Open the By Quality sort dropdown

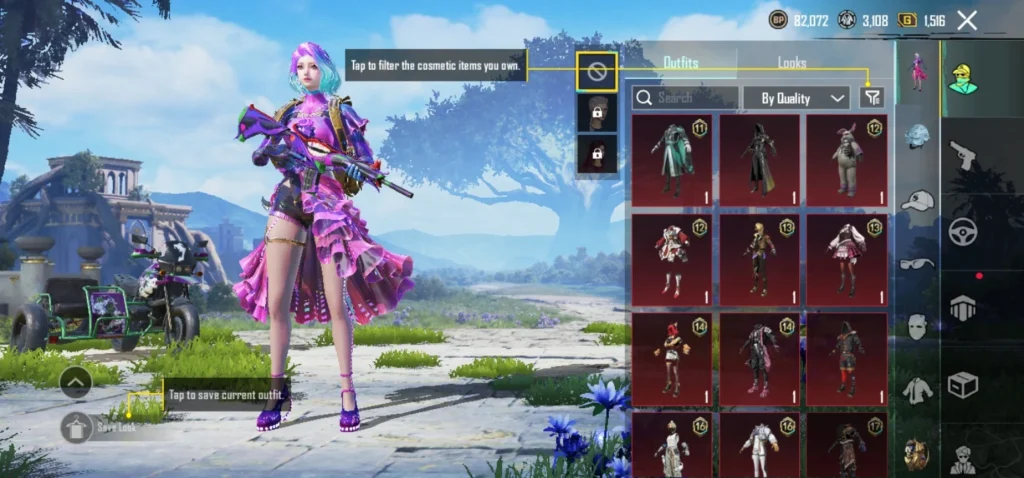pos(796,97)
